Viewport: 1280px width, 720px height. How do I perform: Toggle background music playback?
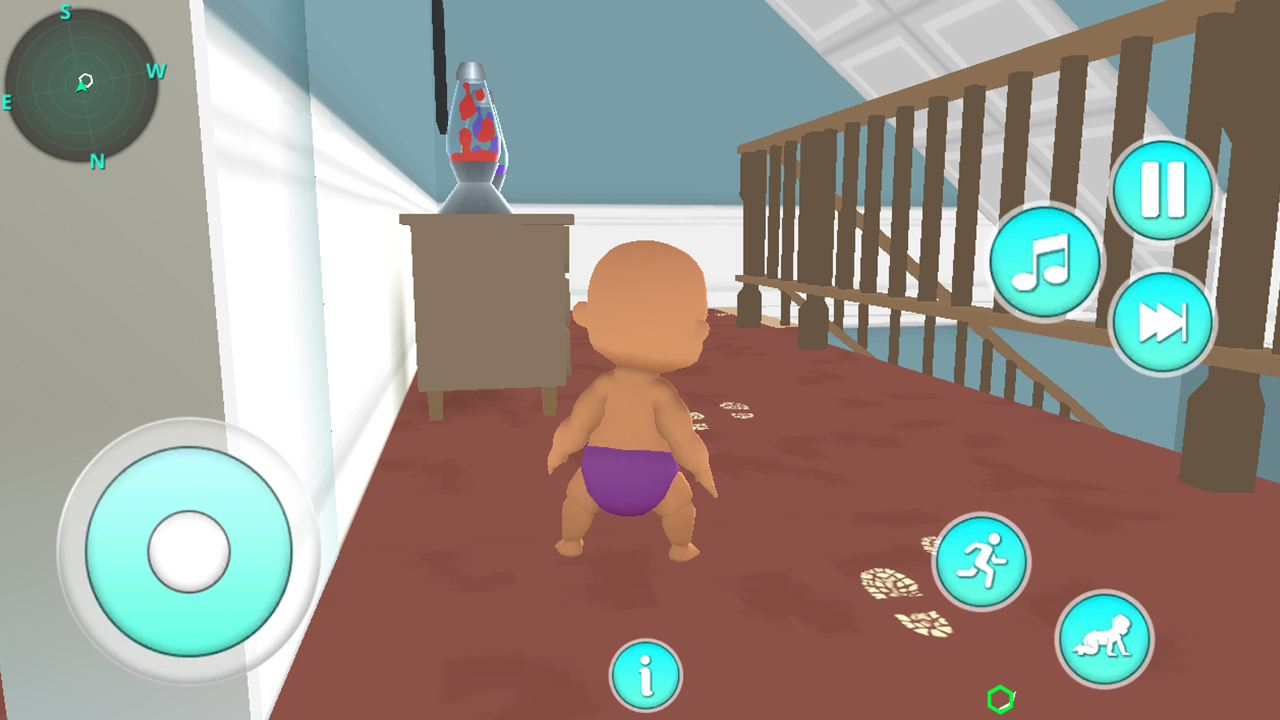coord(1044,262)
